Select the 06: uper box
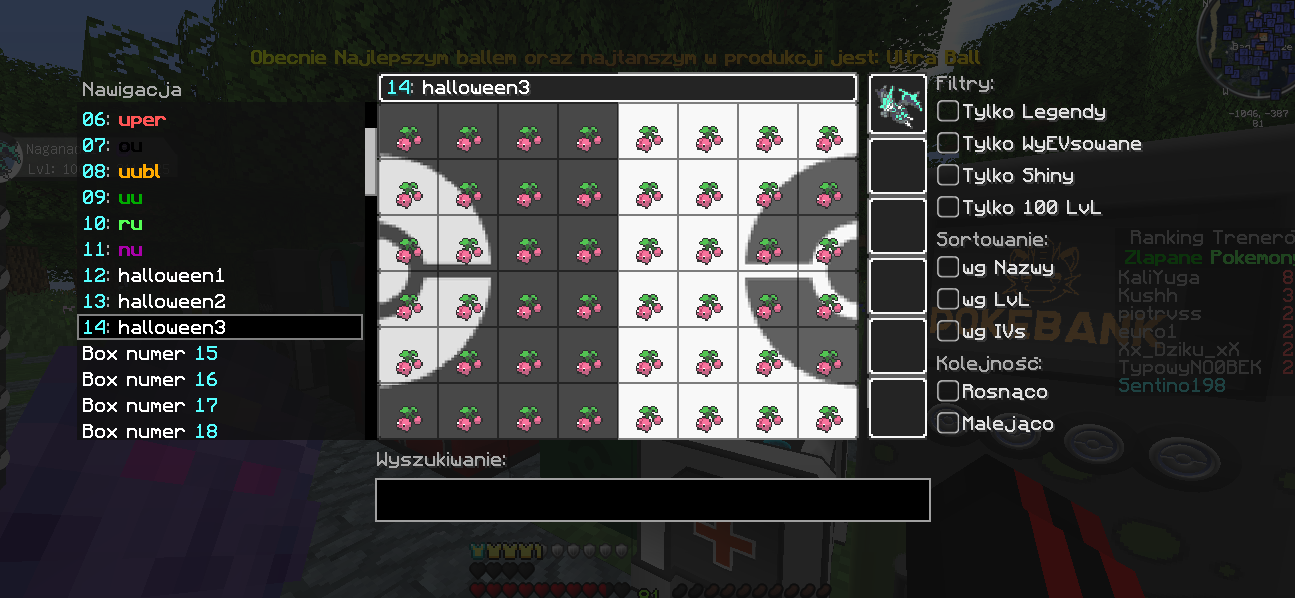This screenshot has width=1295, height=598. tap(124, 120)
